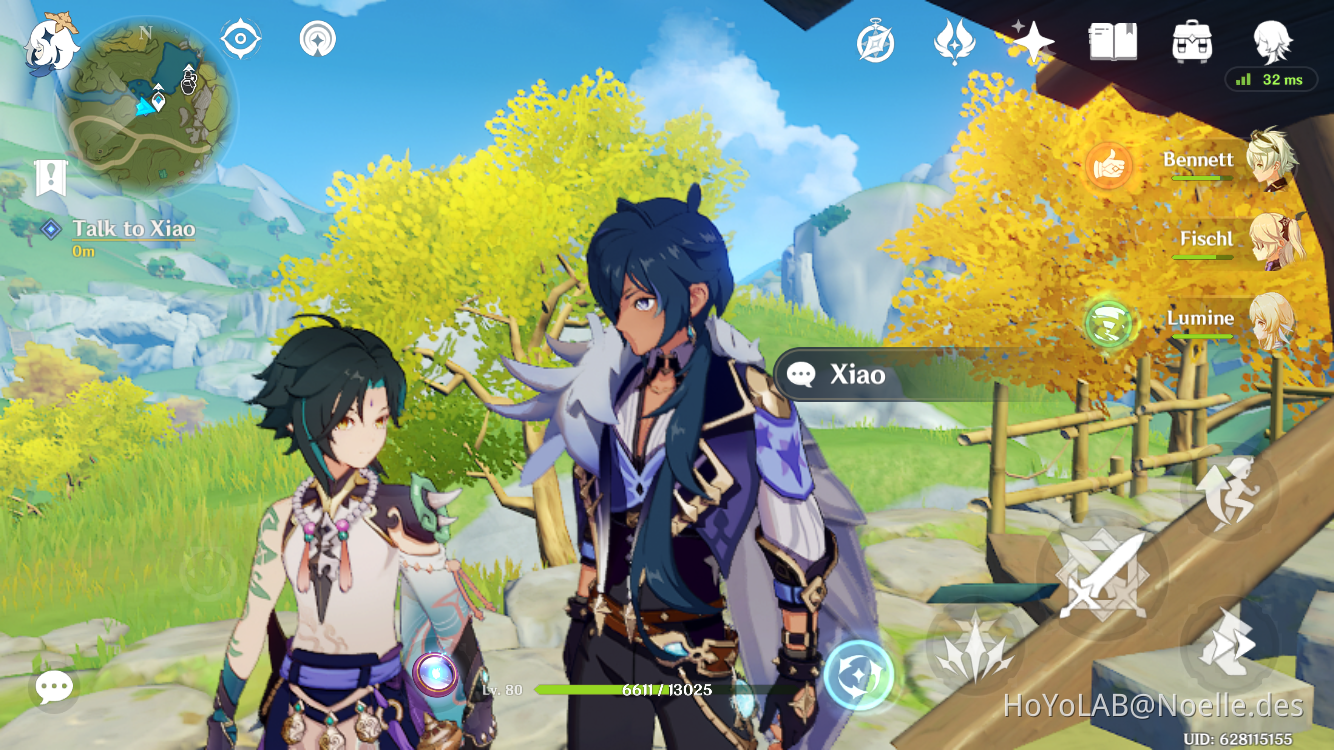Open the chat bubble panel

(x=52, y=687)
